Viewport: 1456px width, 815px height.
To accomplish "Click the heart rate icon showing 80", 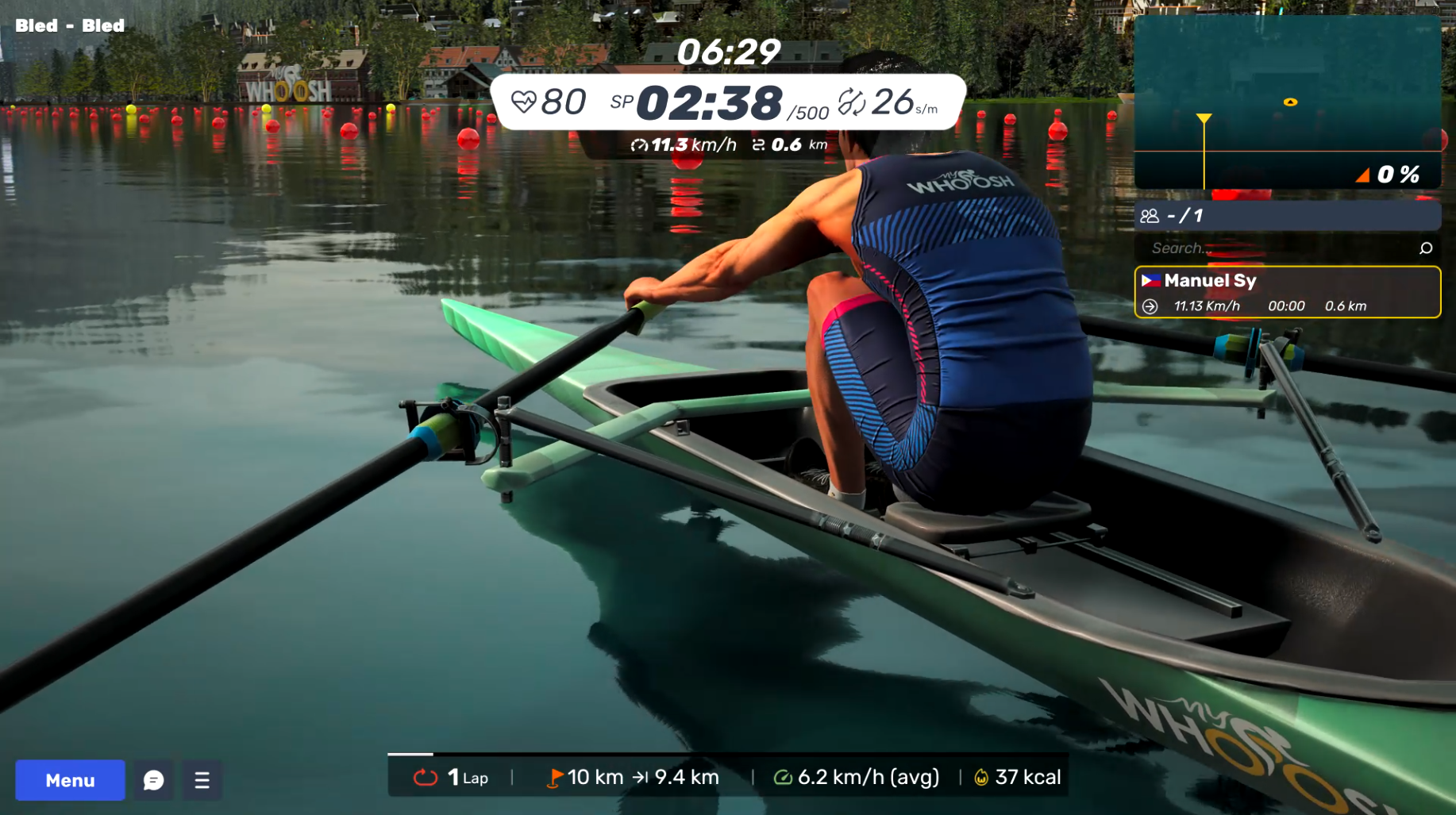I will 525,100.
